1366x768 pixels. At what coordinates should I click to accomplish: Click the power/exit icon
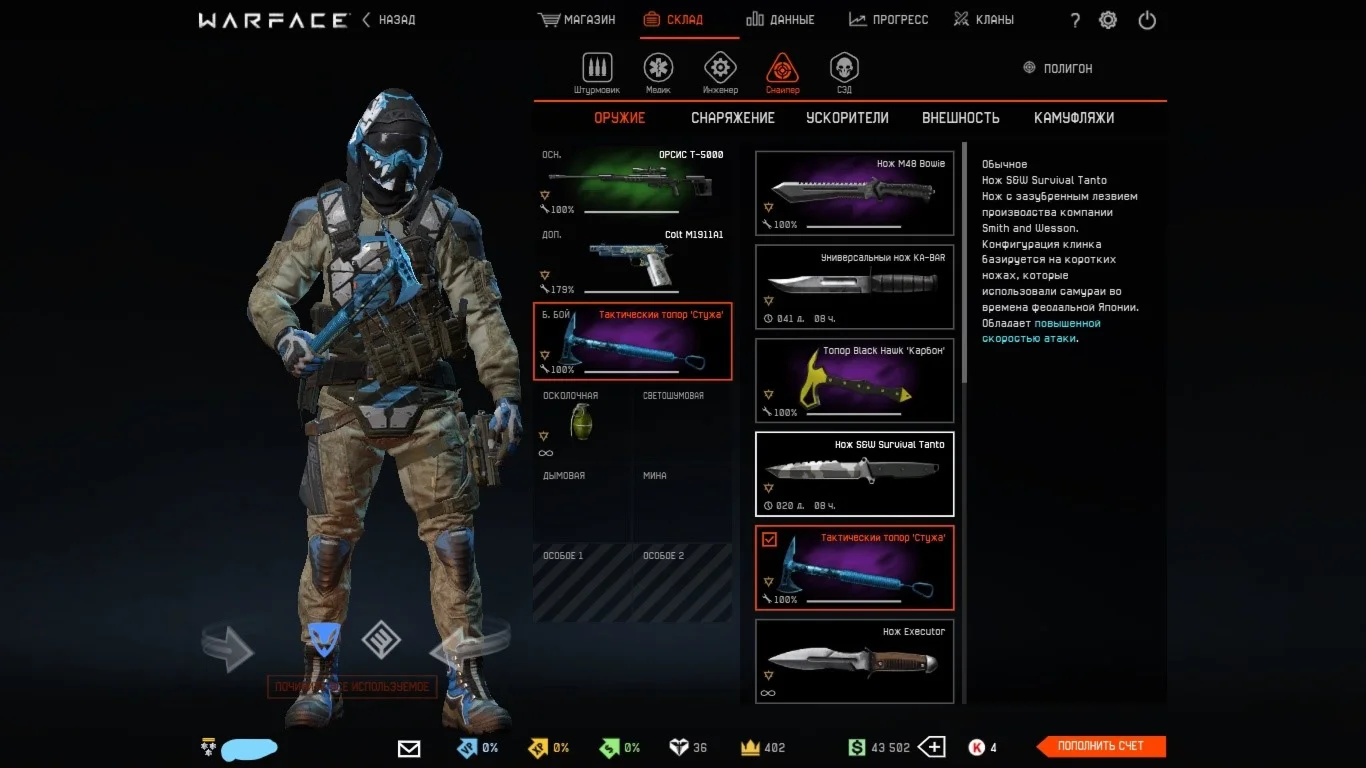(x=1146, y=19)
